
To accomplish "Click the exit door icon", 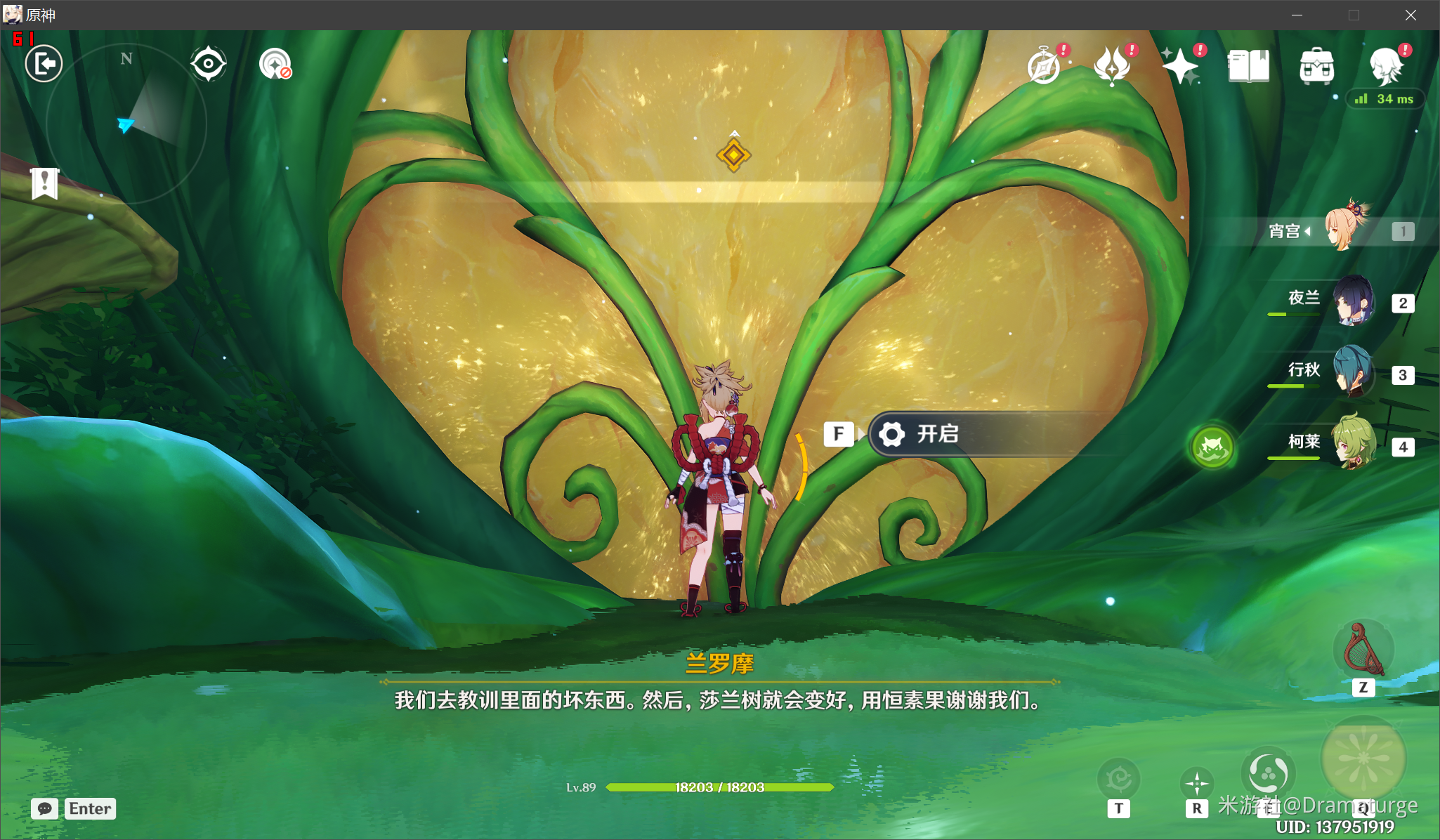I will click(44, 64).
